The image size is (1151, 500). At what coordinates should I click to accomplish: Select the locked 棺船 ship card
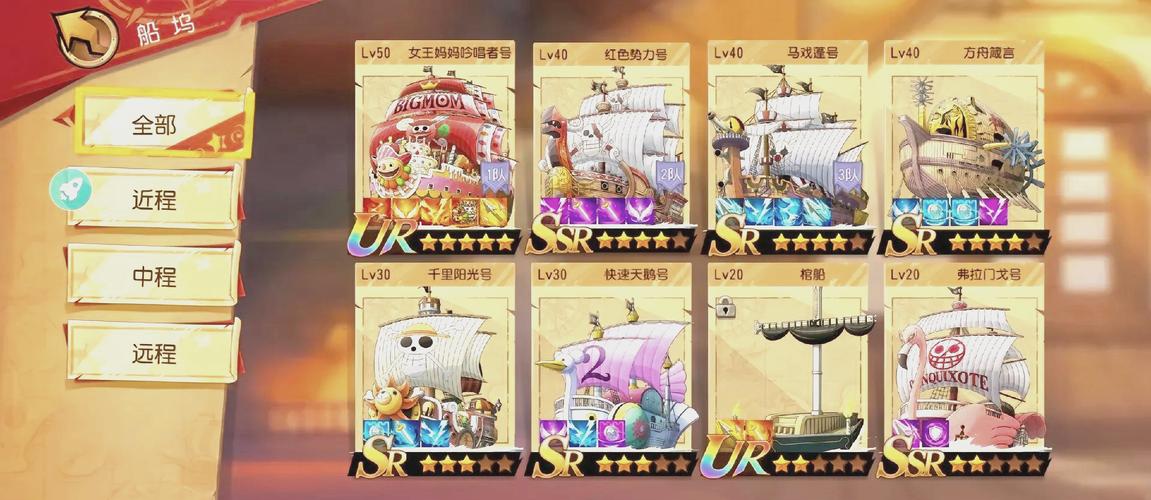788,368
